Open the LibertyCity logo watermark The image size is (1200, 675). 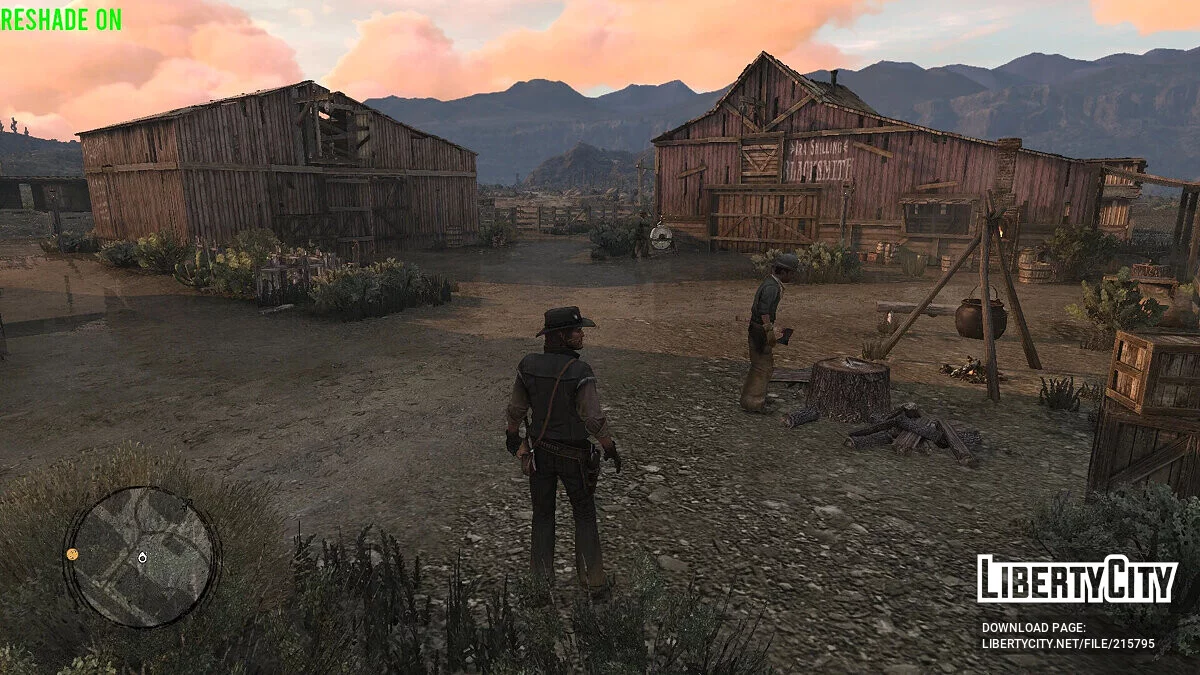point(1076,579)
